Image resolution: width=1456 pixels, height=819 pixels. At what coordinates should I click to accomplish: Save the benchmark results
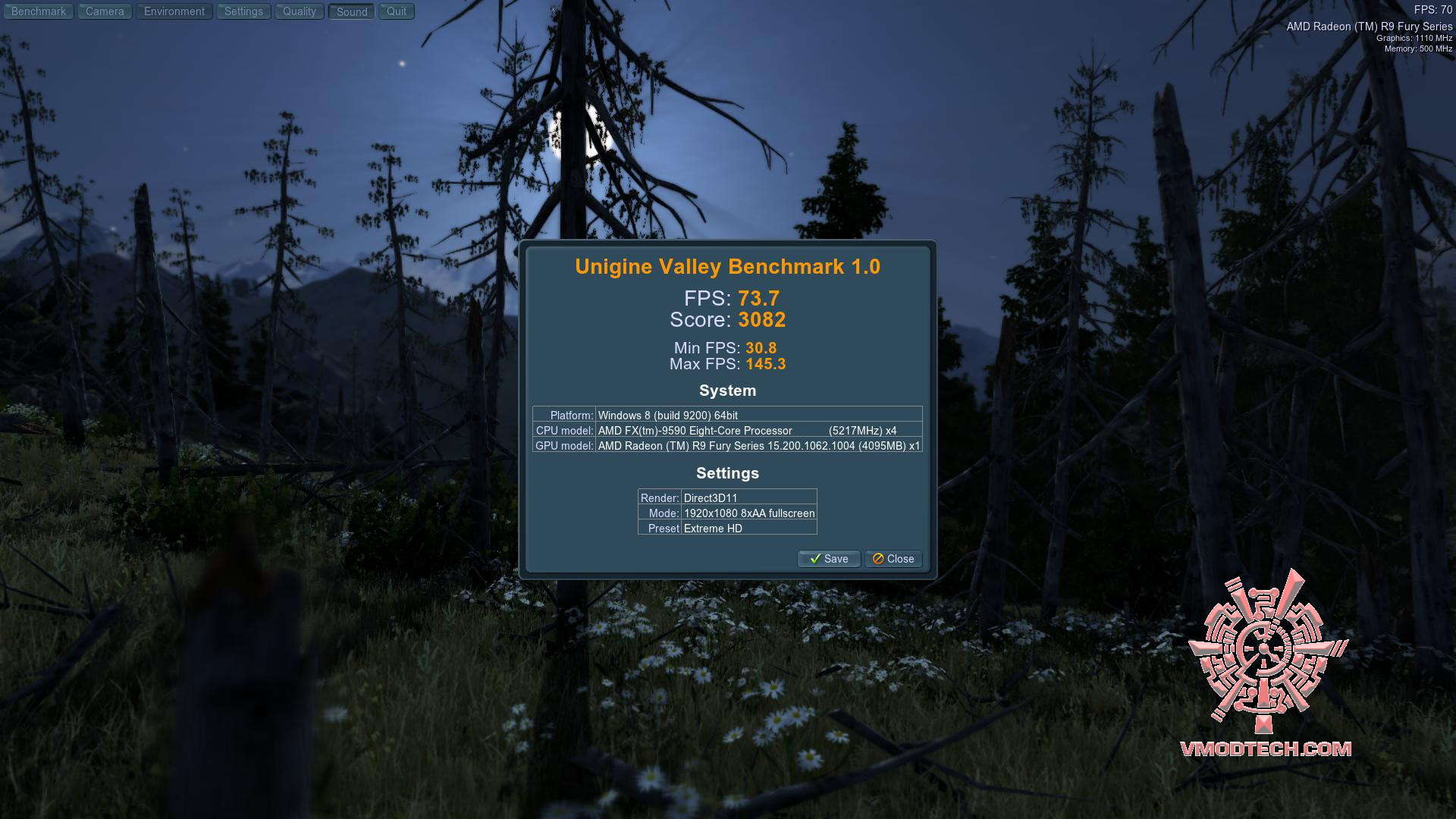point(828,559)
